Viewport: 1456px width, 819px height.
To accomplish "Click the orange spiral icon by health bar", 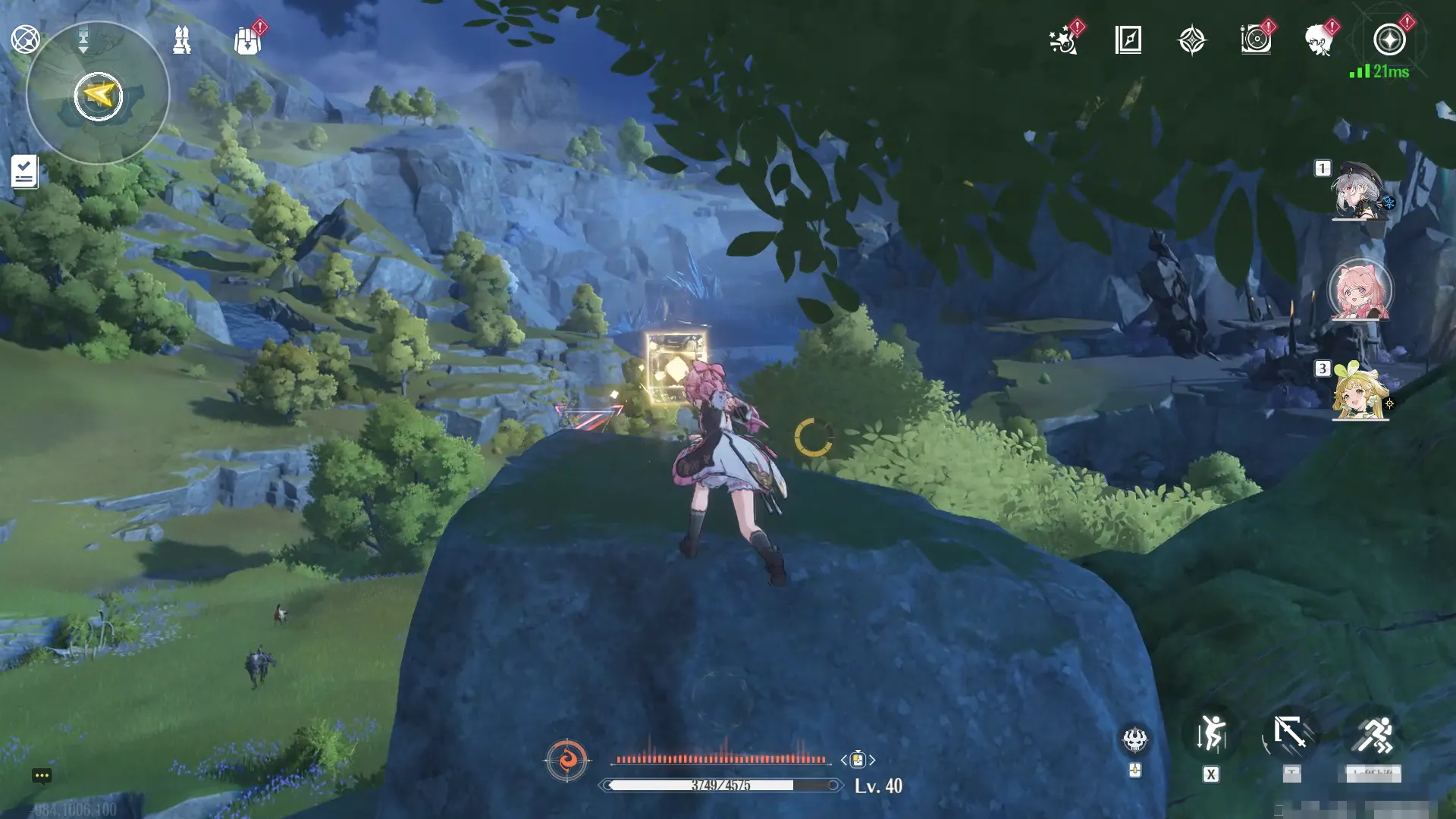I will click(x=566, y=759).
